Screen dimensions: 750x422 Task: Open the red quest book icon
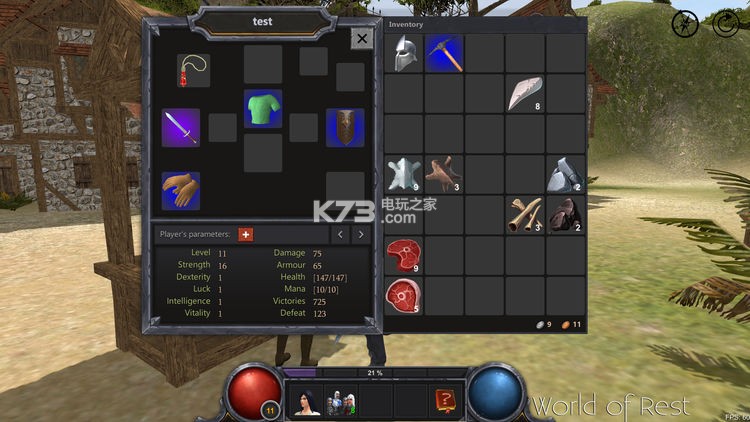445,400
